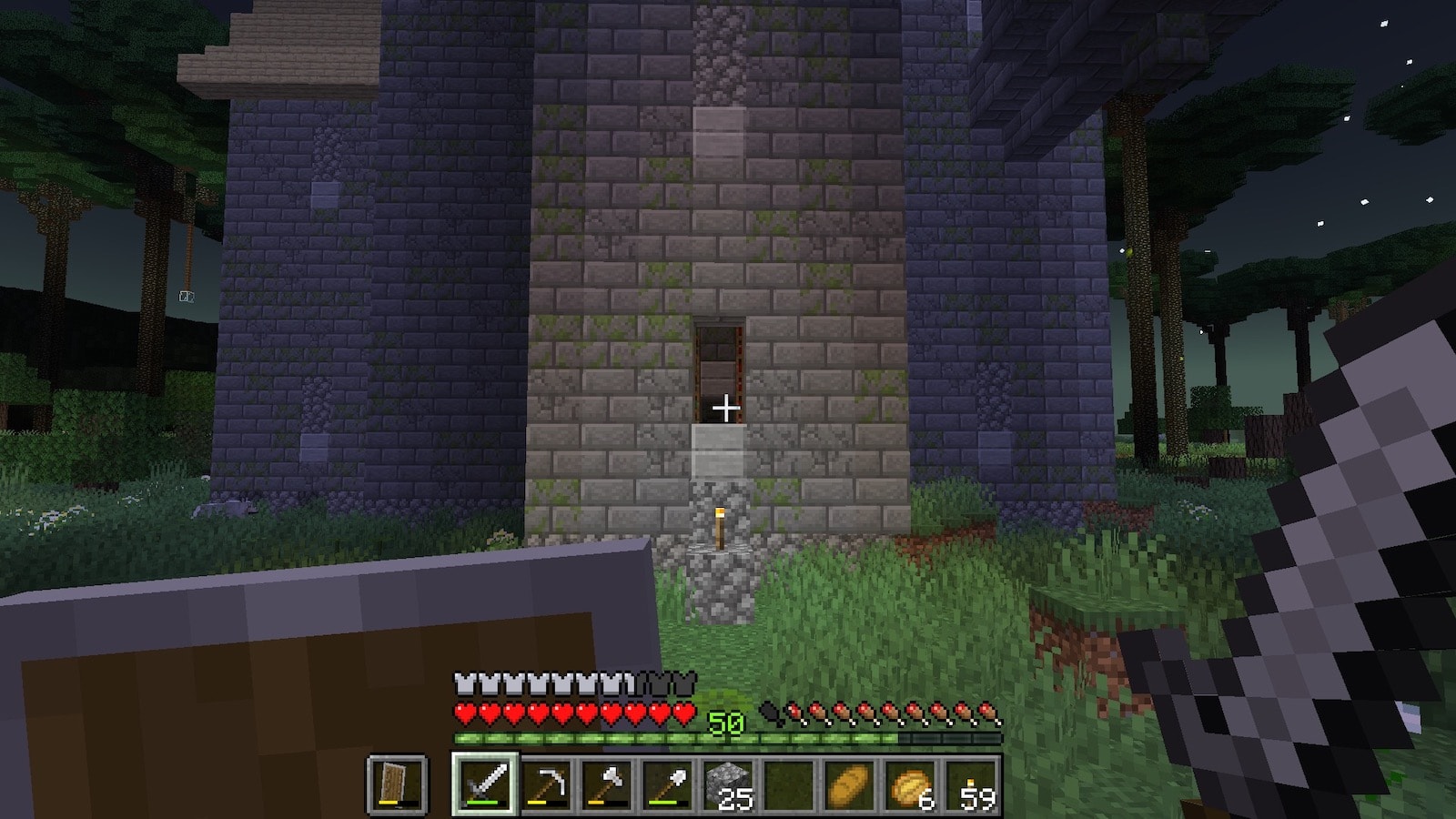Choose the torch stack of 59
The image size is (1456, 819).
coord(973,784)
